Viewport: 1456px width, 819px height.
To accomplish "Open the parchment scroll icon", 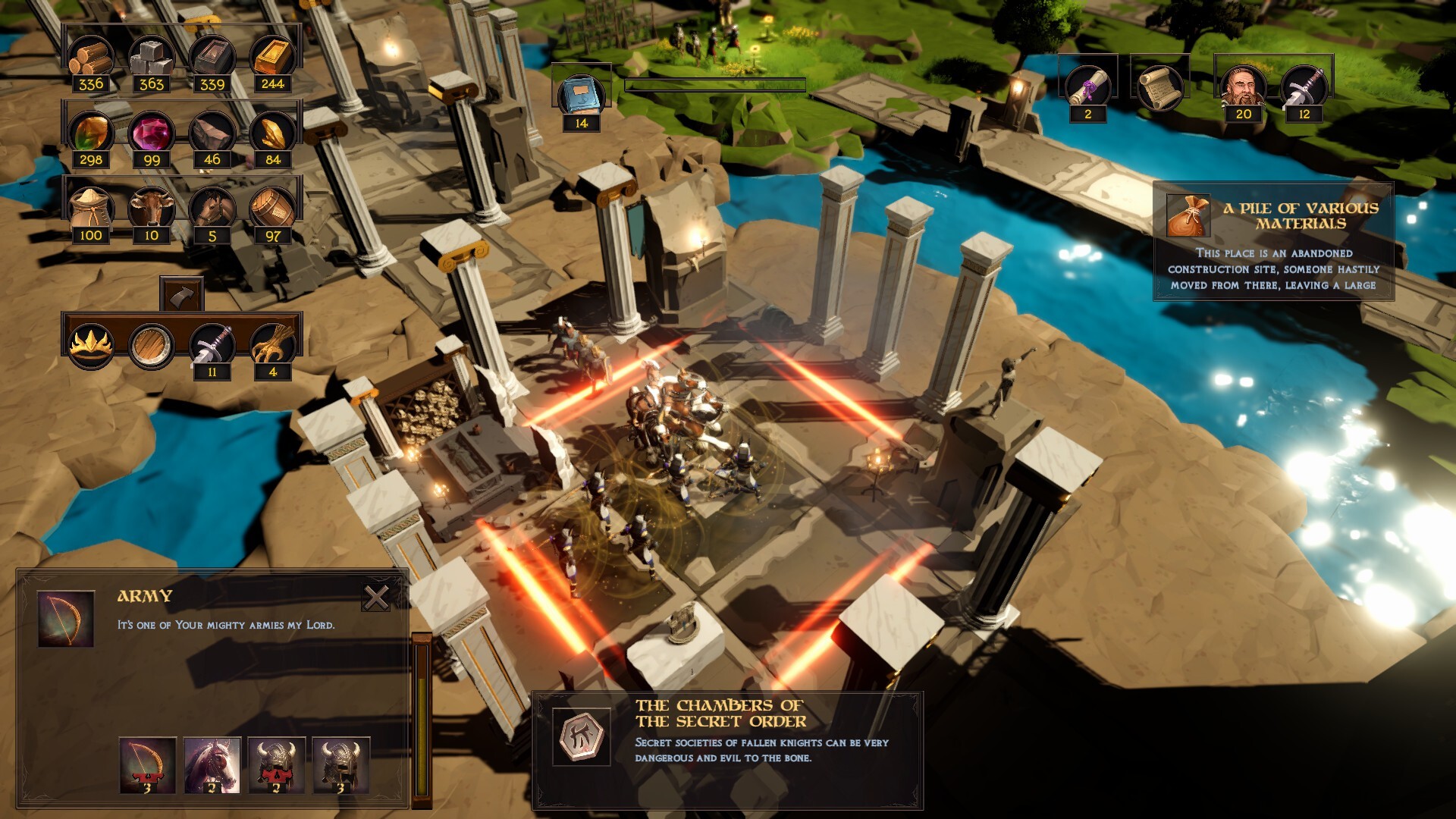I will (1158, 86).
